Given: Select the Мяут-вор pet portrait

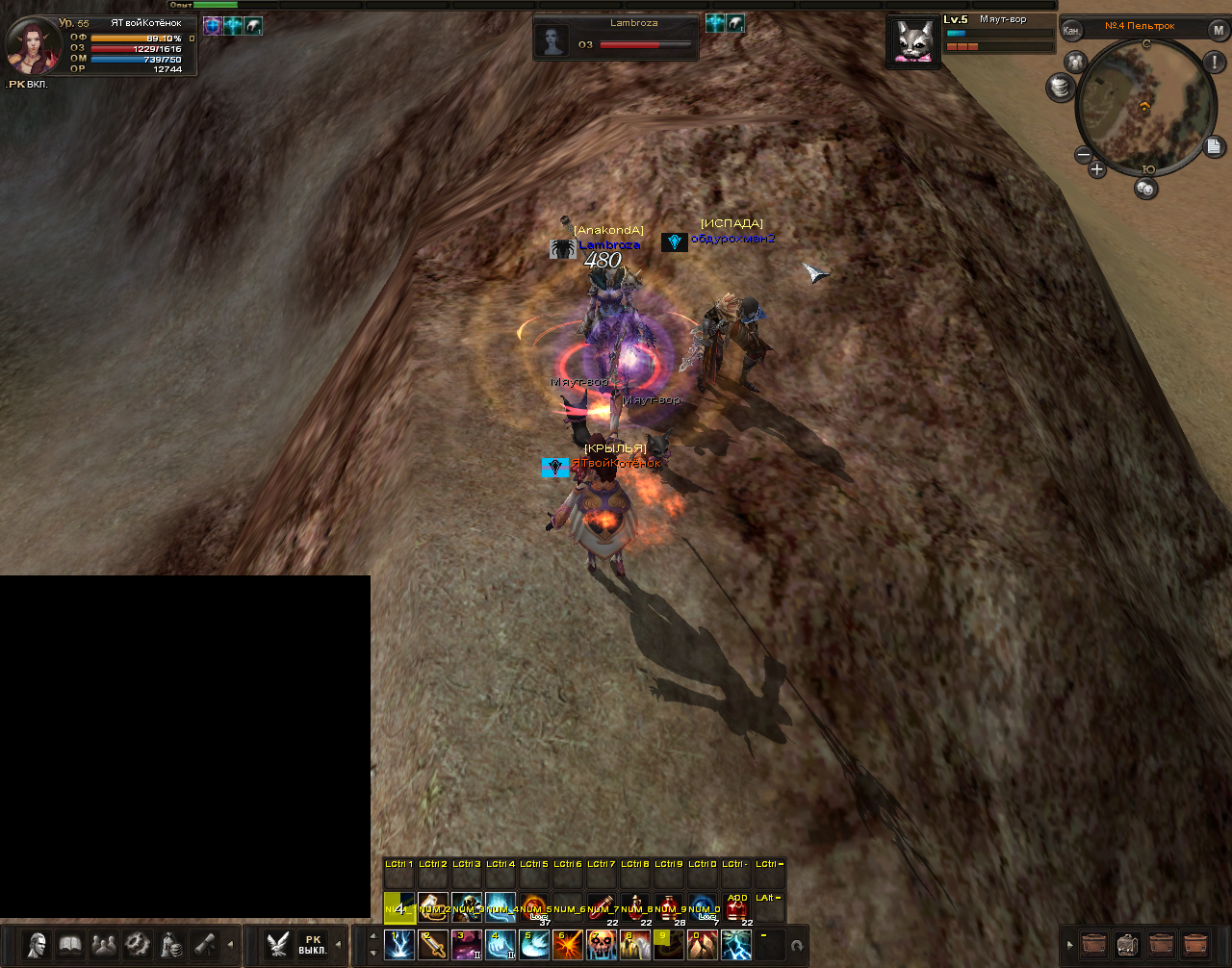Looking at the screenshot, I should 912,41.
